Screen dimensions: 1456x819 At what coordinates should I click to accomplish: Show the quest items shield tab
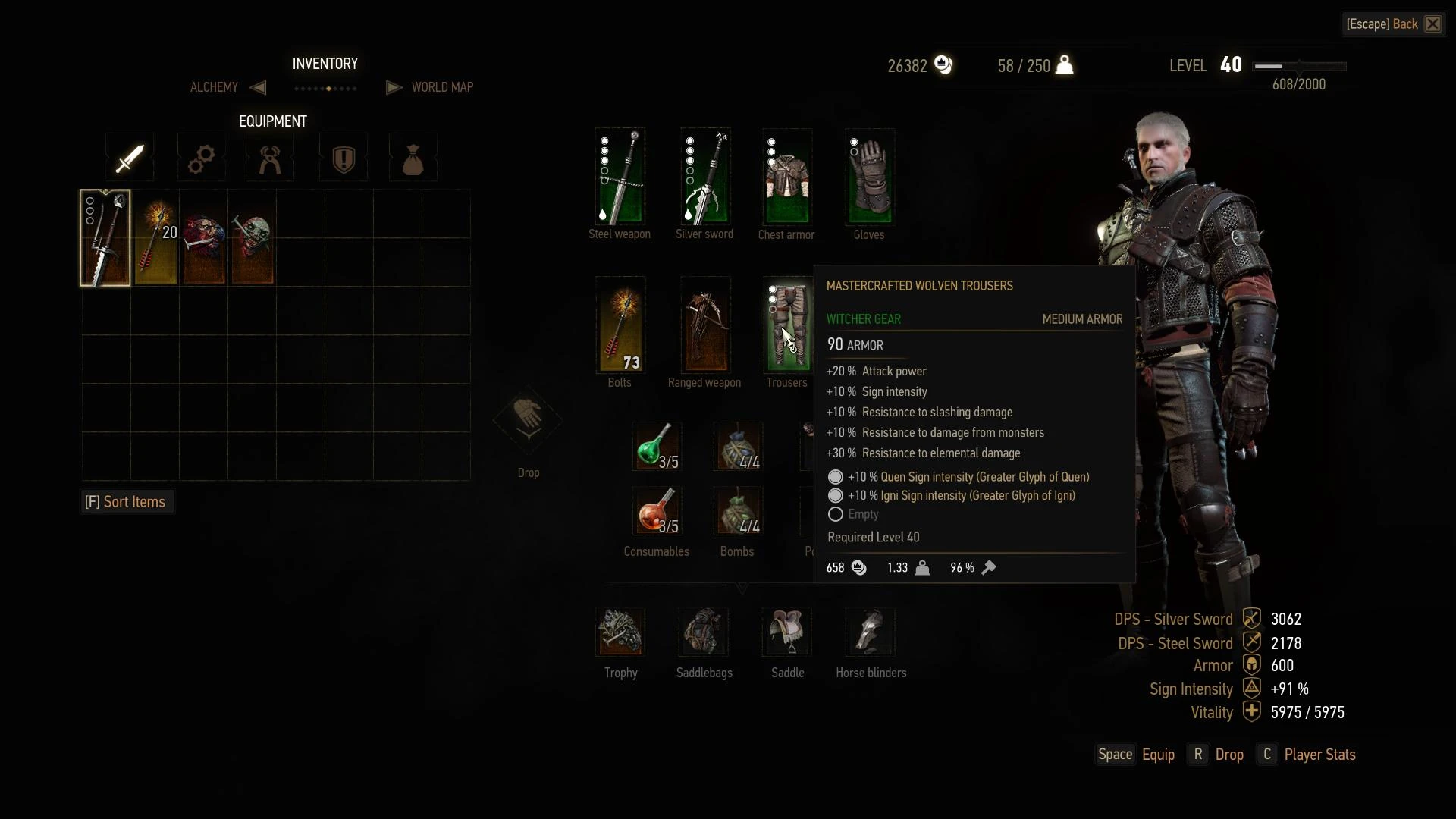coord(344,158)
